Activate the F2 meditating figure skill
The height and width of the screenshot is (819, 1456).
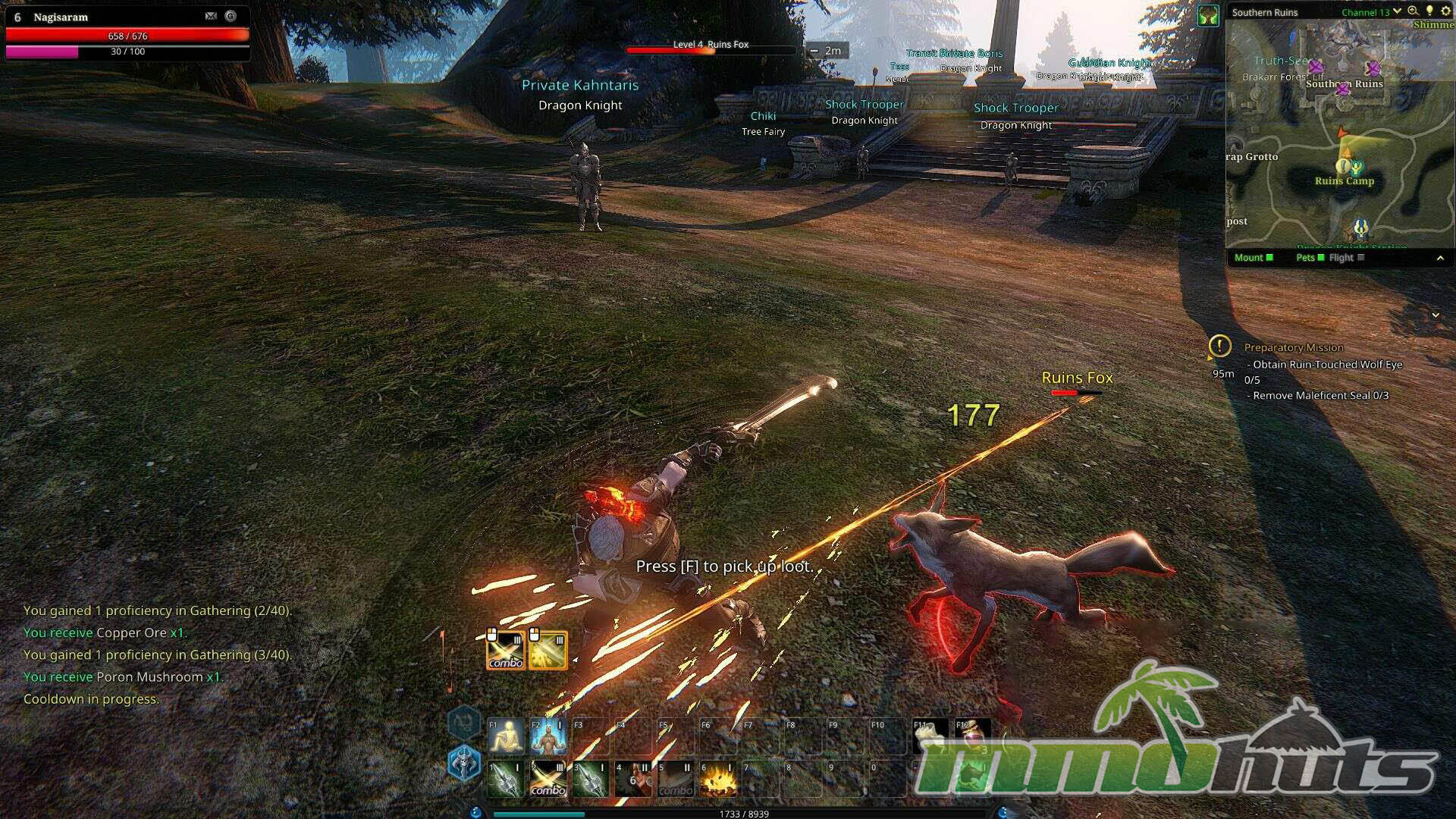pos(548,736)
